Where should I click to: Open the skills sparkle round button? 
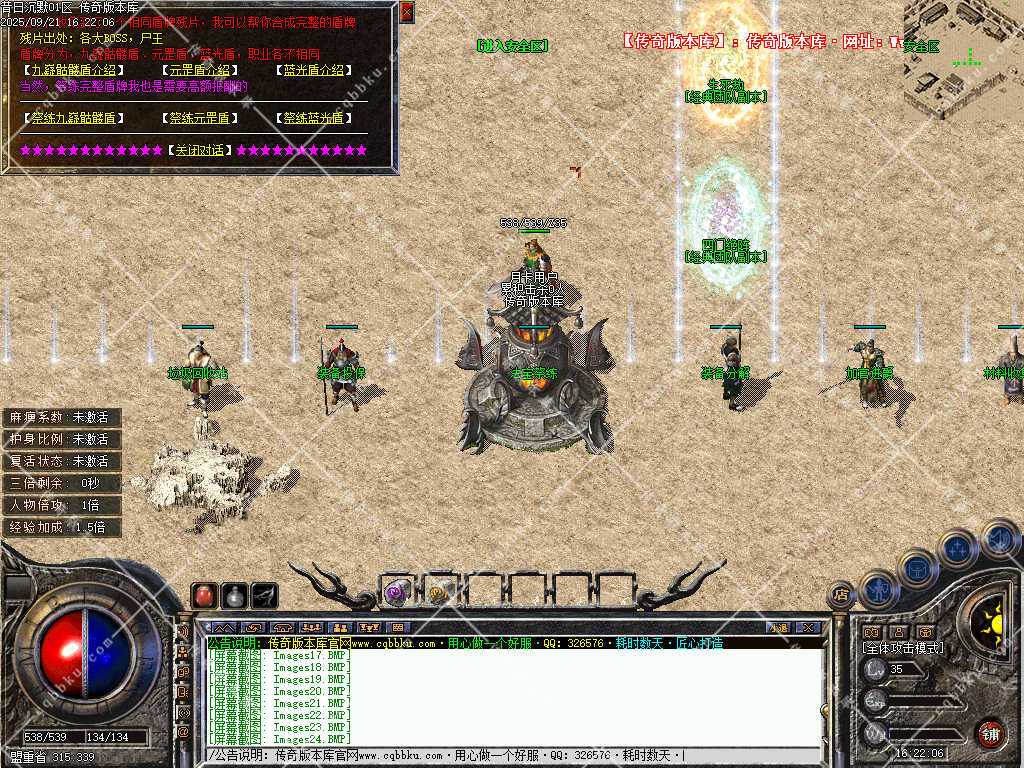pos(957,548)
